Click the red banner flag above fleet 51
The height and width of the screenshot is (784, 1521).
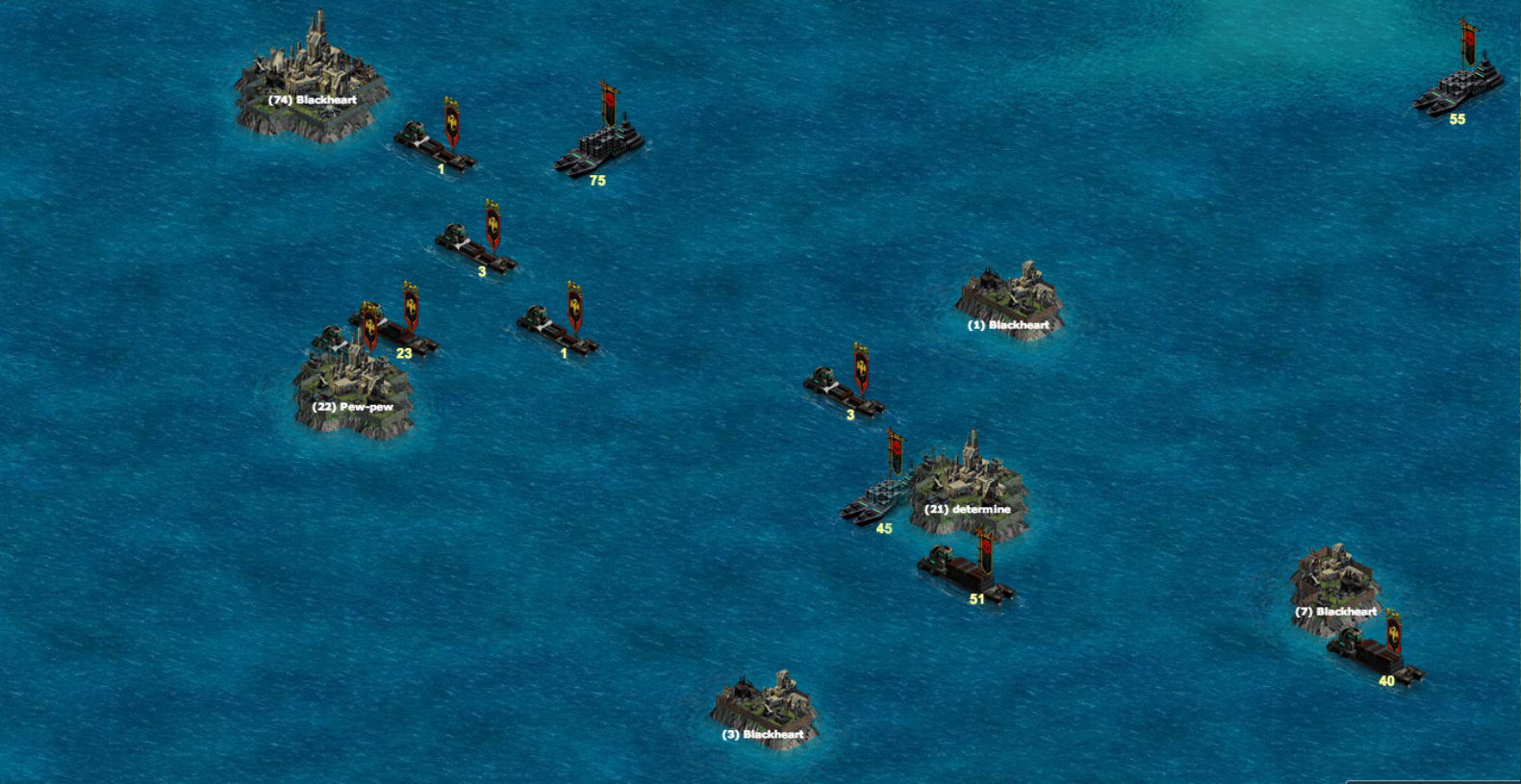pos(988,548)
